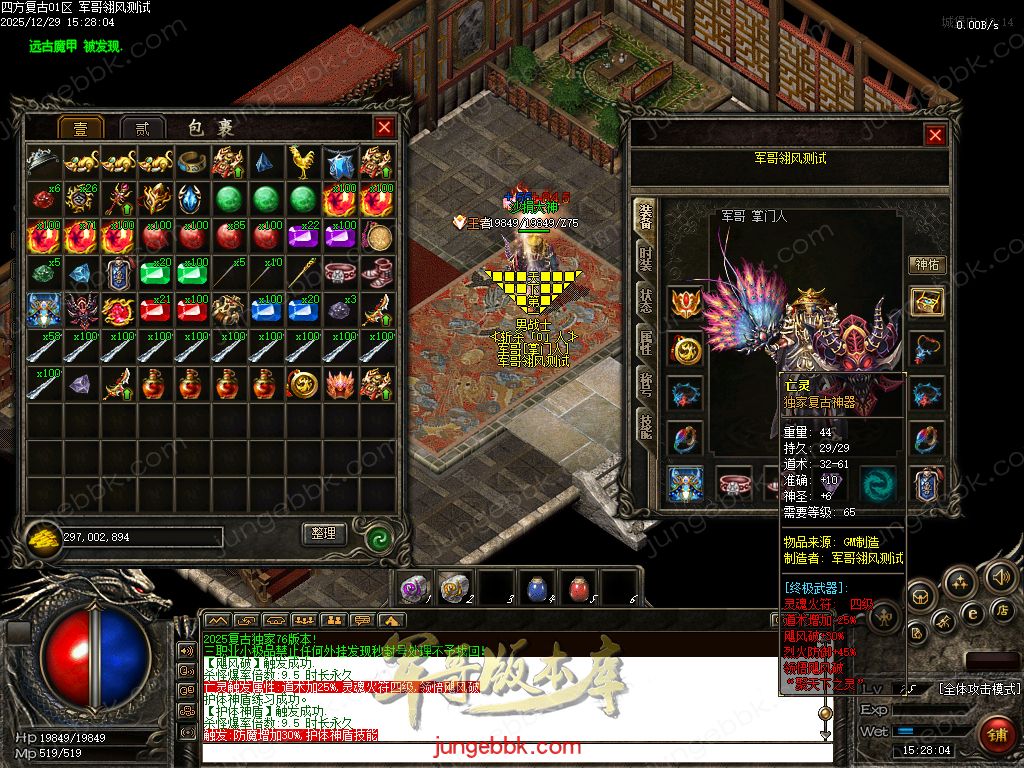1024x768 pixels.
Task: Click the 神佑 button
Action: 927,264
